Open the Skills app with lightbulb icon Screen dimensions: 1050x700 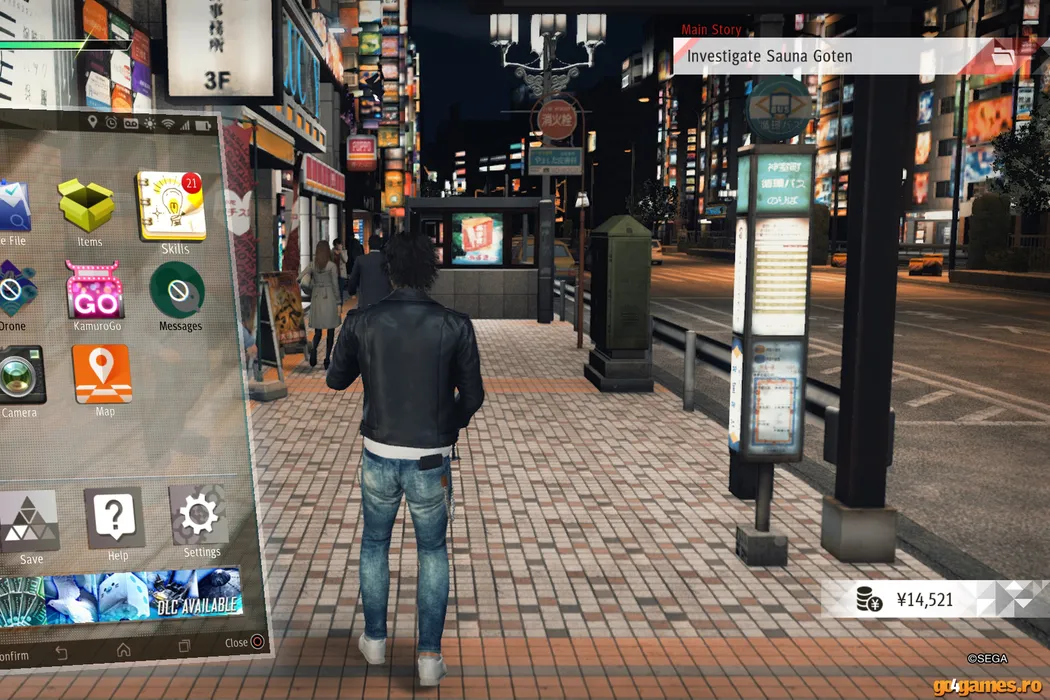(171, 205)
